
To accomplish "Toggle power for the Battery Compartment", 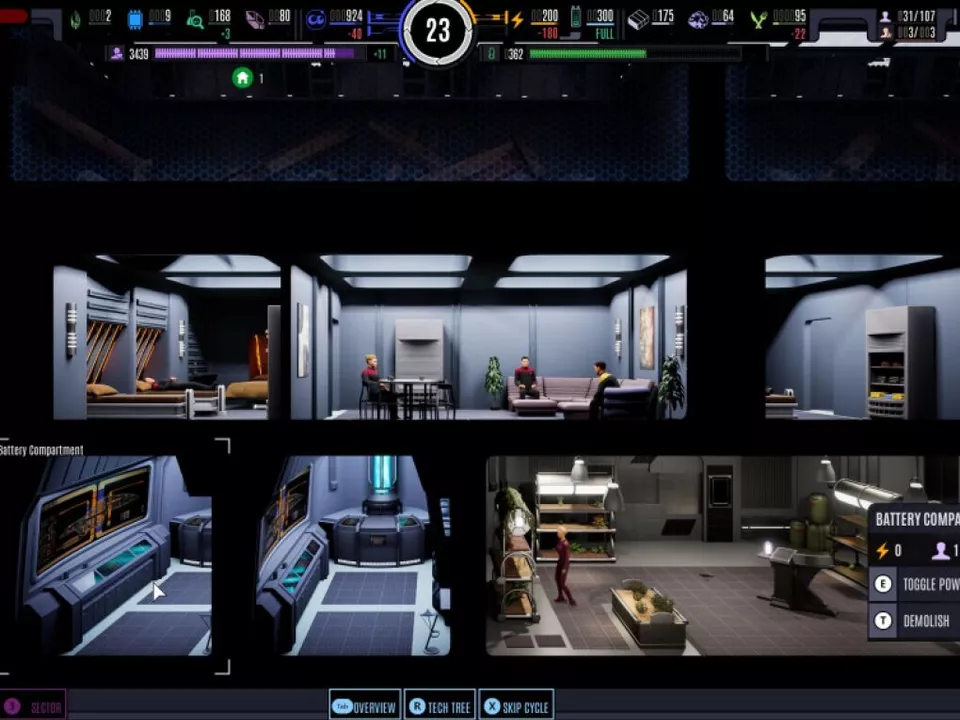I will tap(915, 584).
